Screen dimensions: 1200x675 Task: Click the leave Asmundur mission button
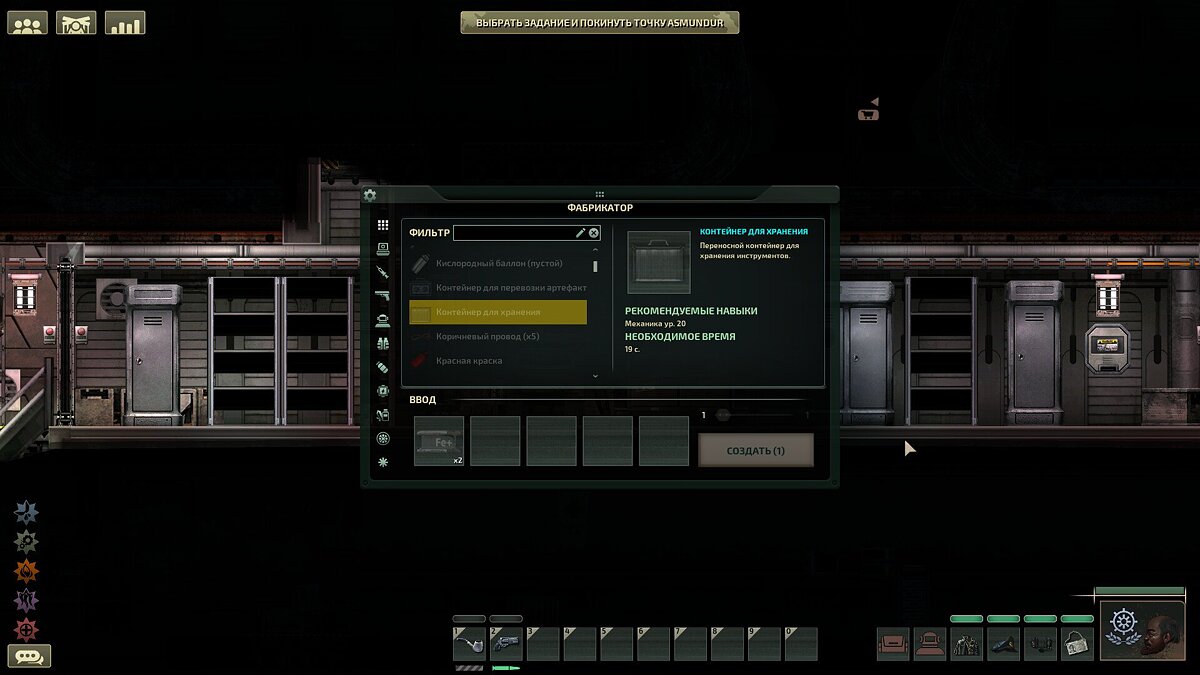[599, 22]
